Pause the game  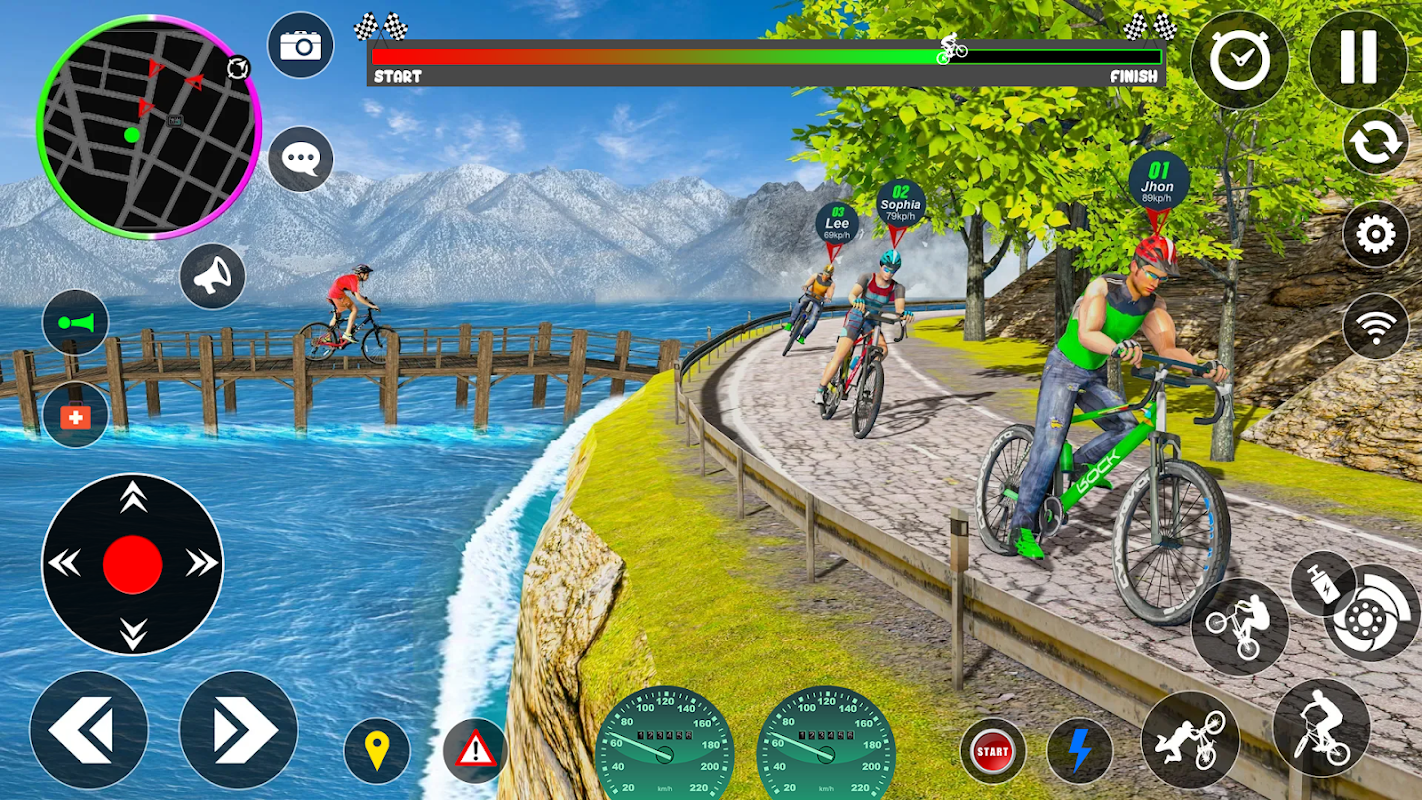coord(1358,58)
